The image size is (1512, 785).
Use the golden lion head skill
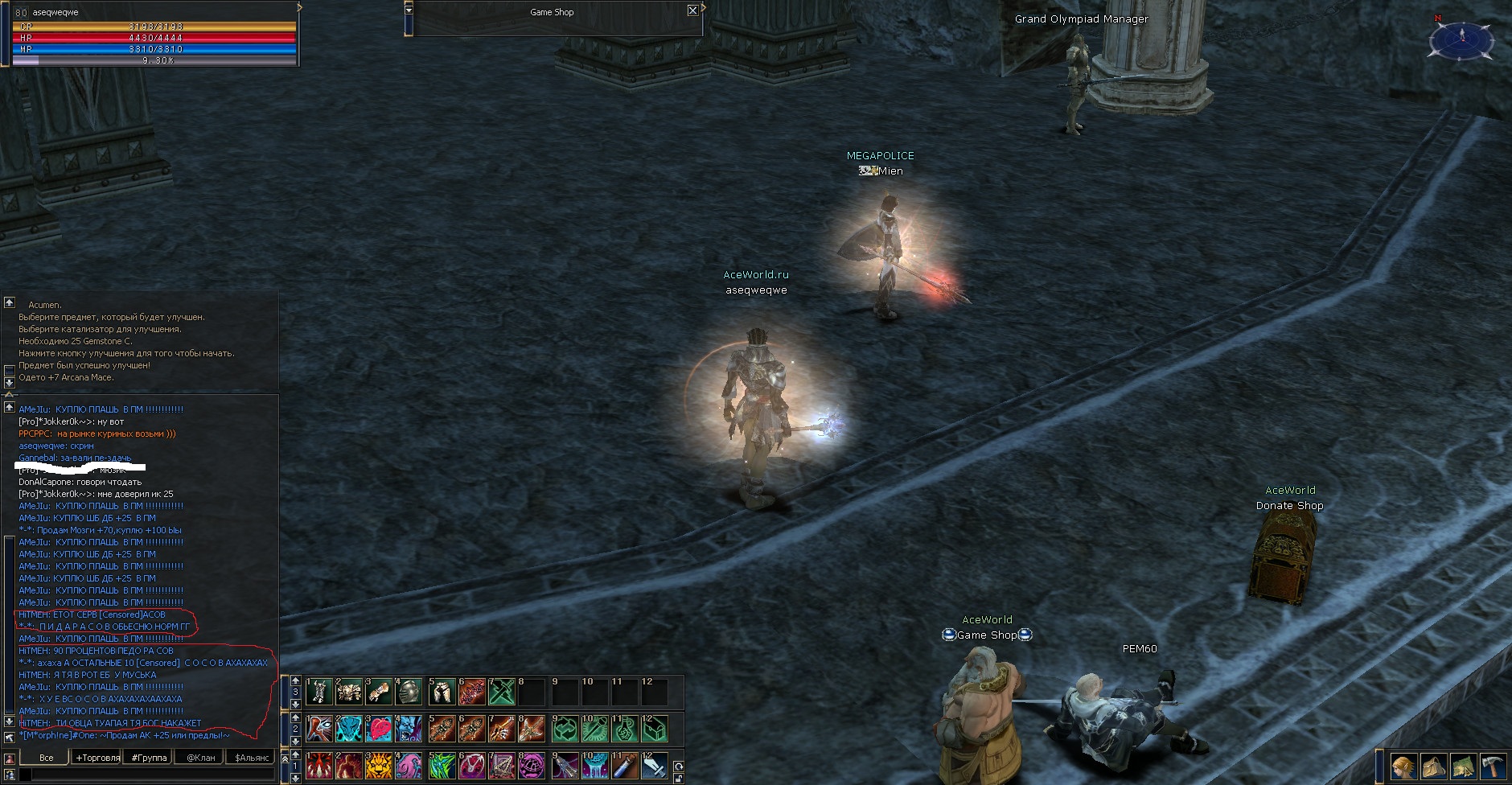pos(378,766)
